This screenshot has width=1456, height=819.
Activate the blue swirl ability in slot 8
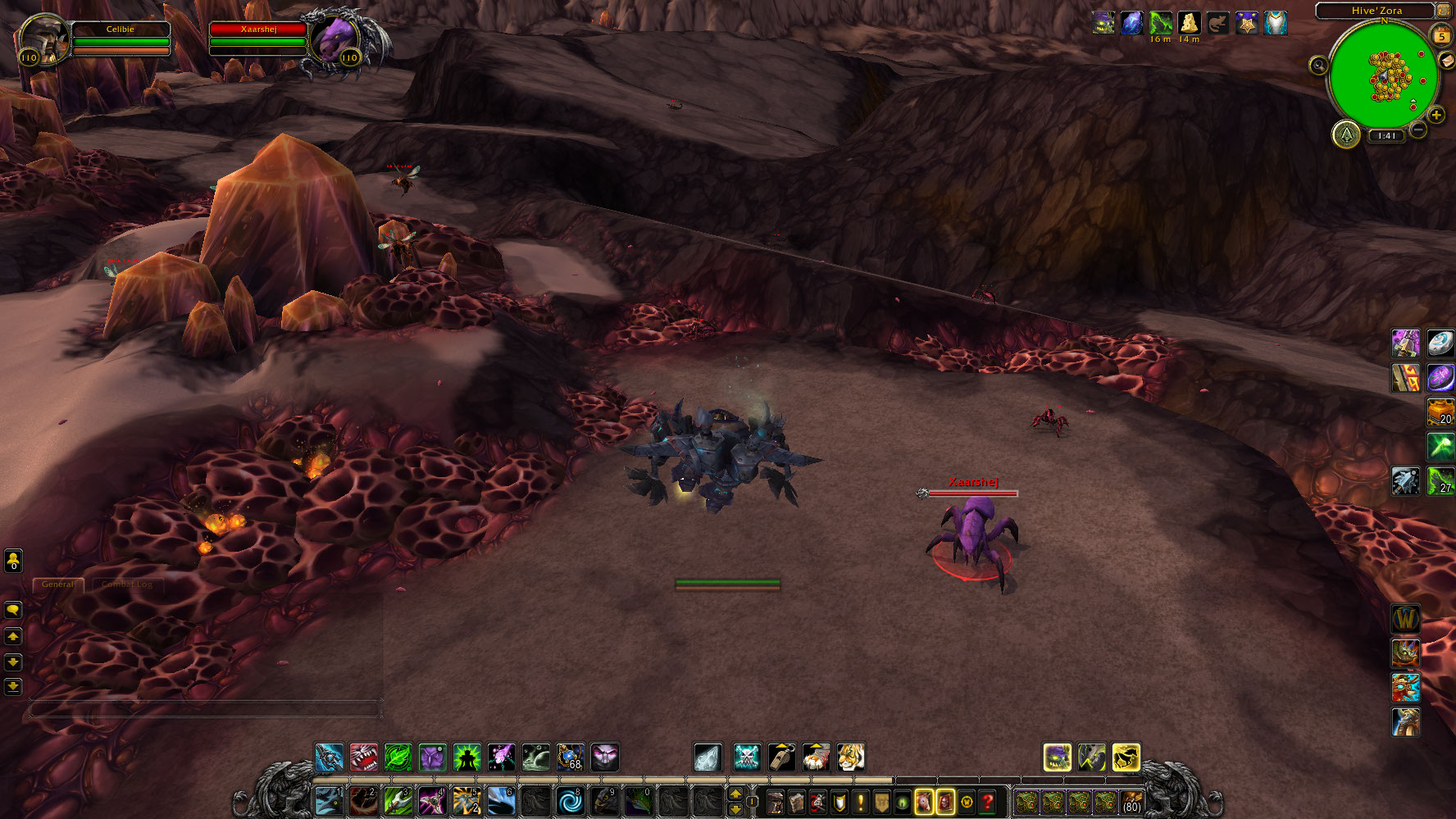click(569, 800)
